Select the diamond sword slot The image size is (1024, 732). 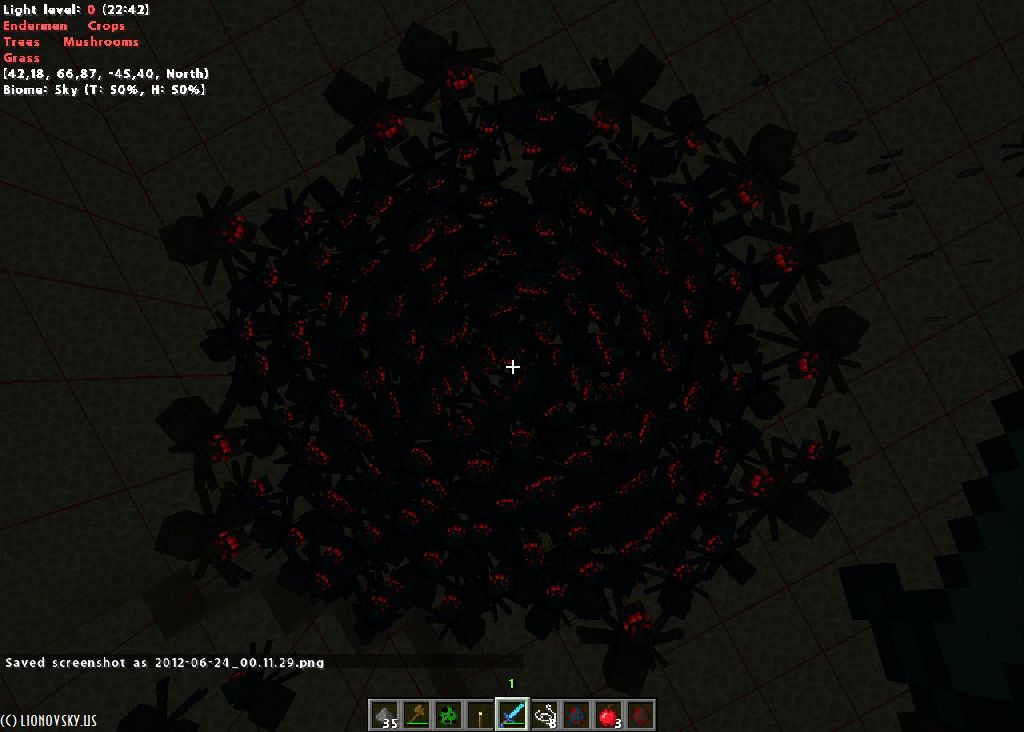(x=512, y=715)
